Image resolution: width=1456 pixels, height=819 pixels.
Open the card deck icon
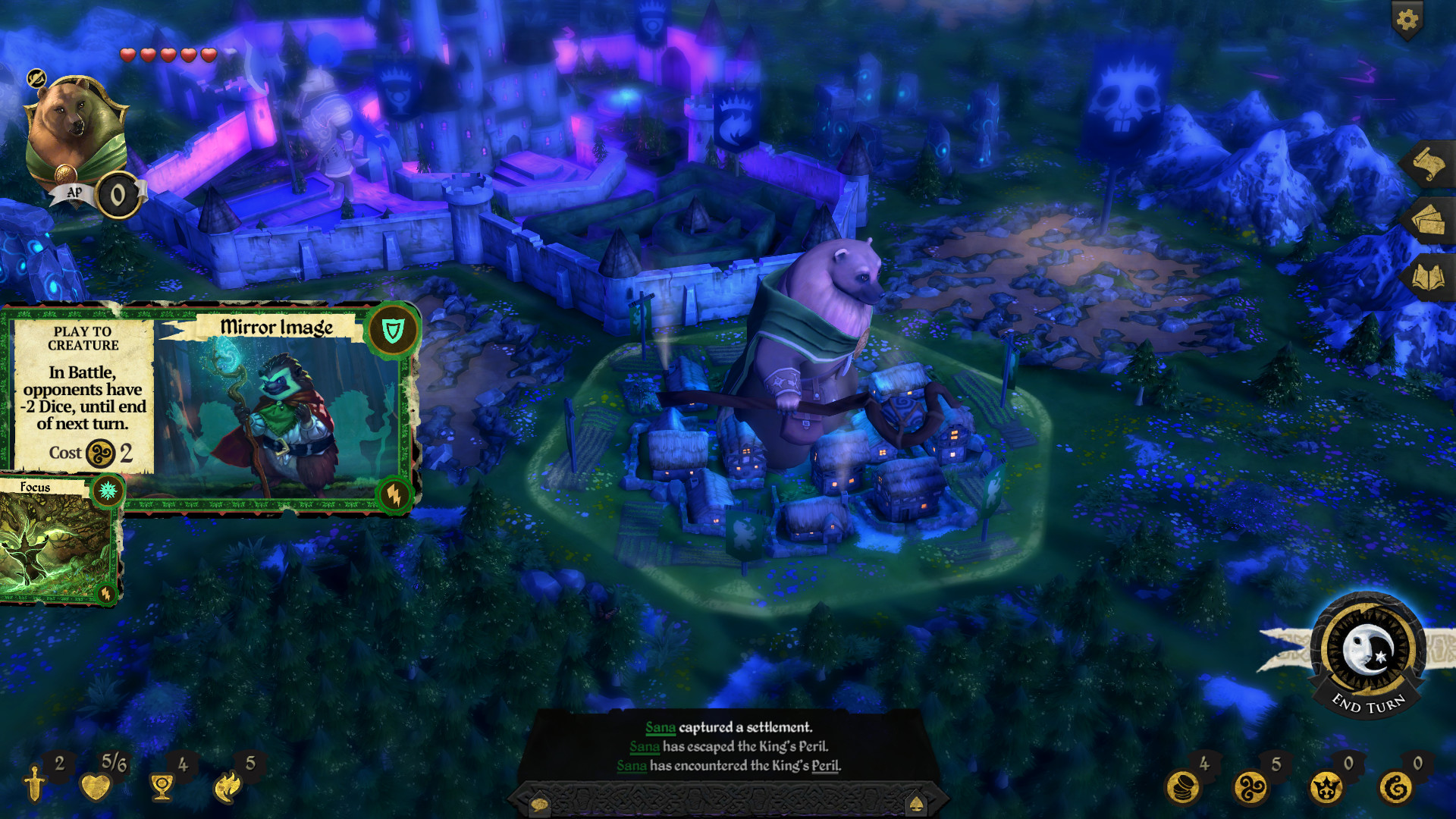coord(1427,221)
